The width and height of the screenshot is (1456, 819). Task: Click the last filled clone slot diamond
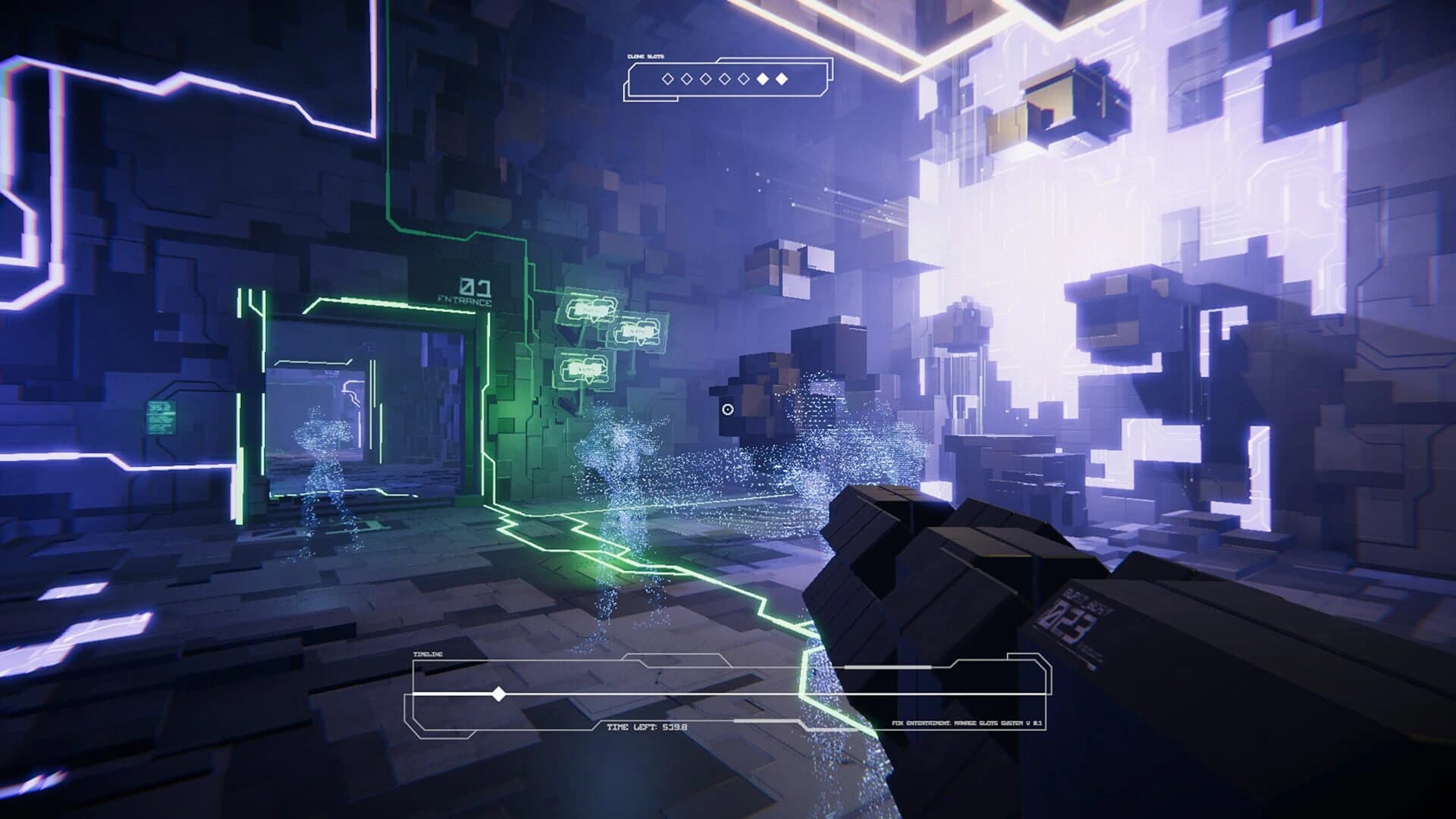(x=782, y=78)
